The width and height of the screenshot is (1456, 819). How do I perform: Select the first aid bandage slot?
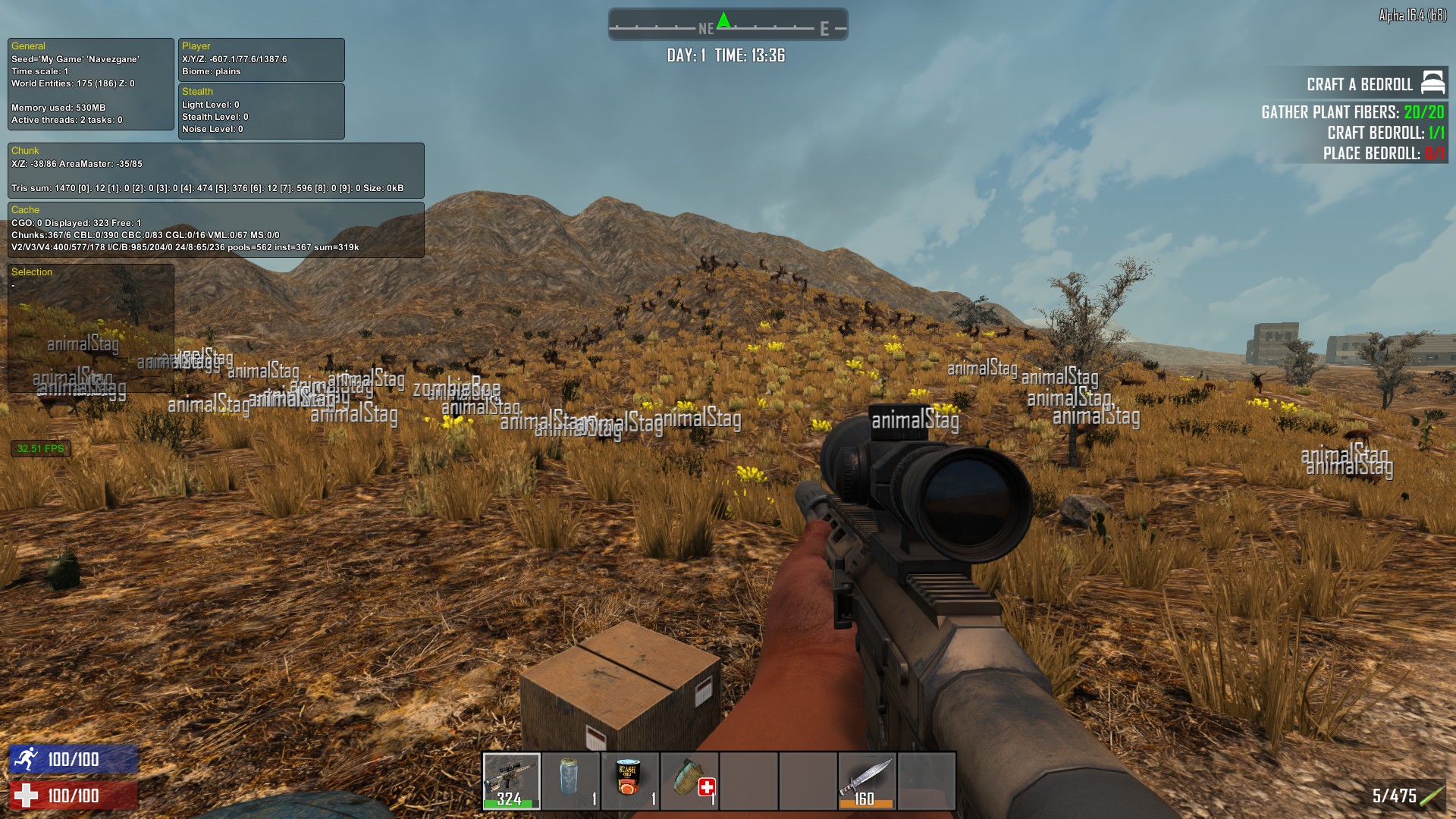pyautogui.click(x=689, y=780)
